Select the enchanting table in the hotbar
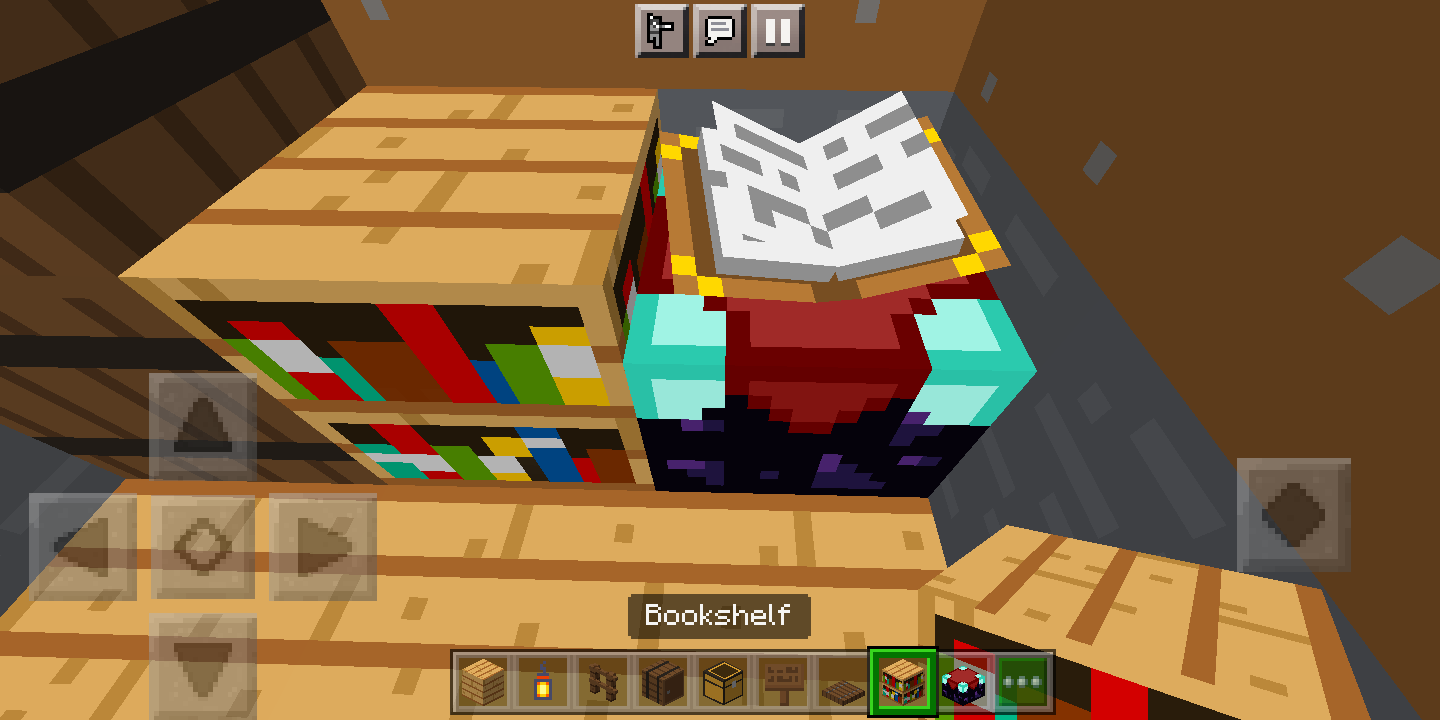Viewport: 1440px width, 720px height. 963,682
